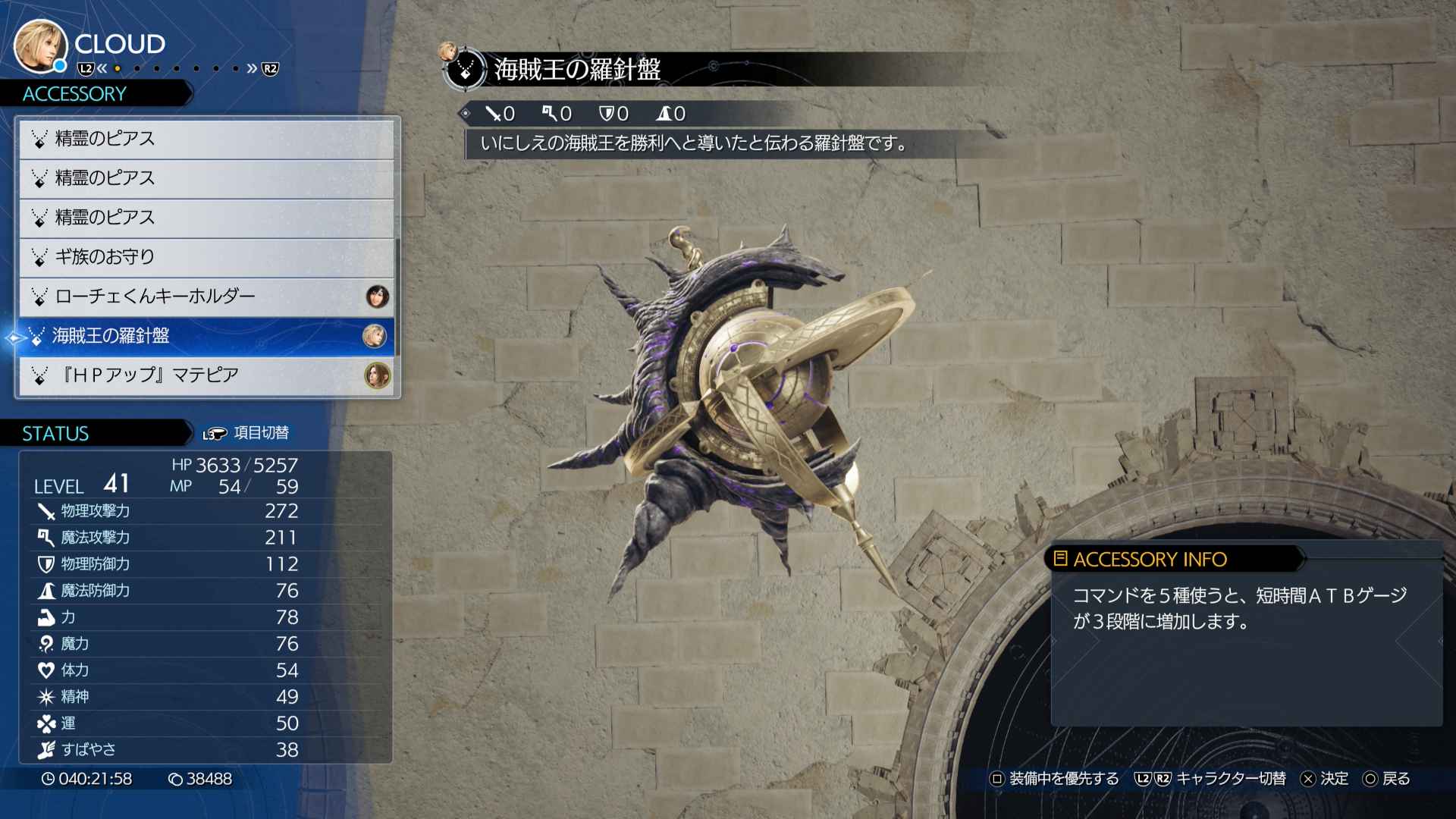This screenshot has width=1456, height=819.
Task: Click the physical attack power sword icon
Action: coord(44,511)
